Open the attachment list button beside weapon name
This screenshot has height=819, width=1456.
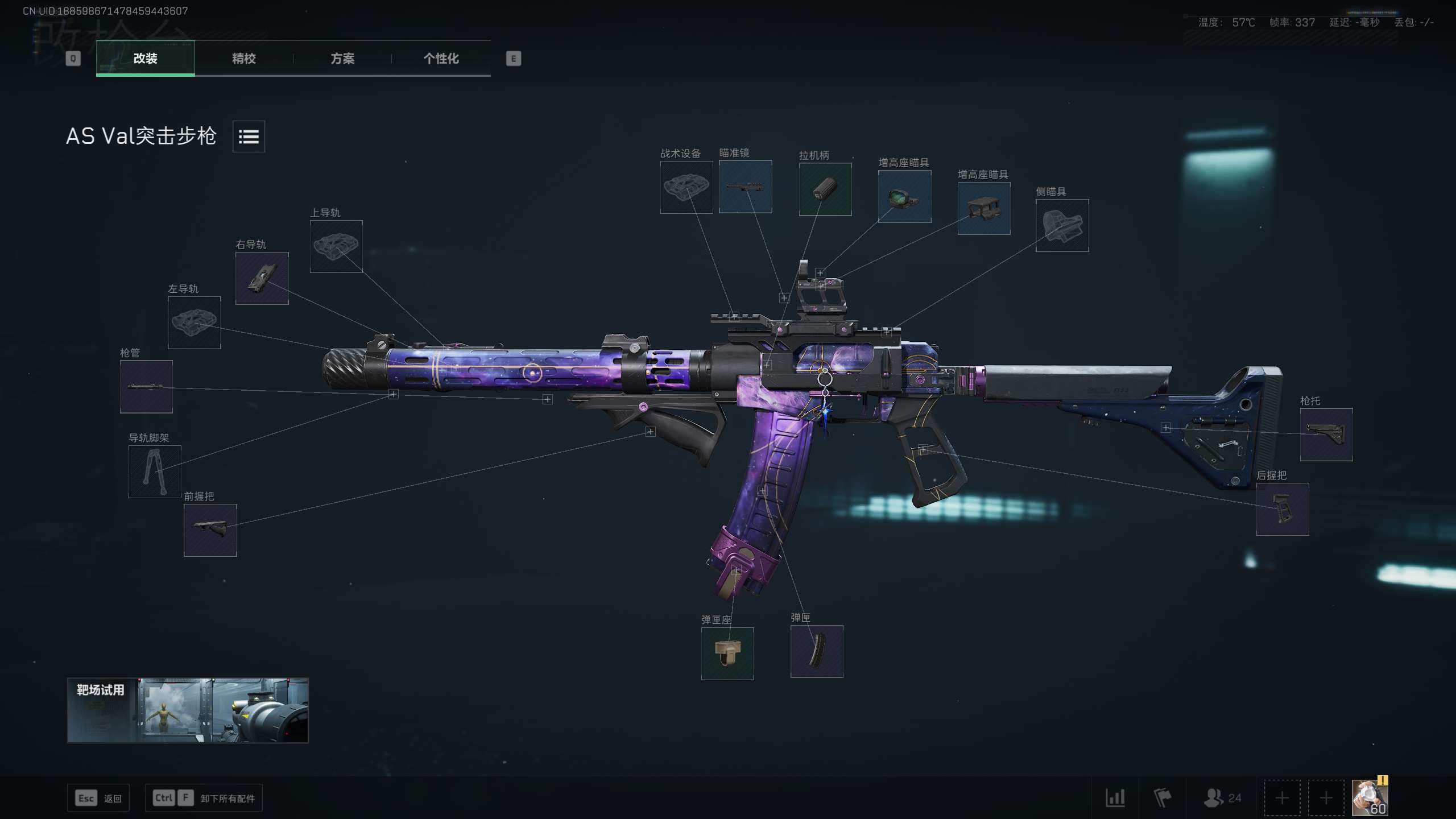pyautogui.click(x=249, y=136)
